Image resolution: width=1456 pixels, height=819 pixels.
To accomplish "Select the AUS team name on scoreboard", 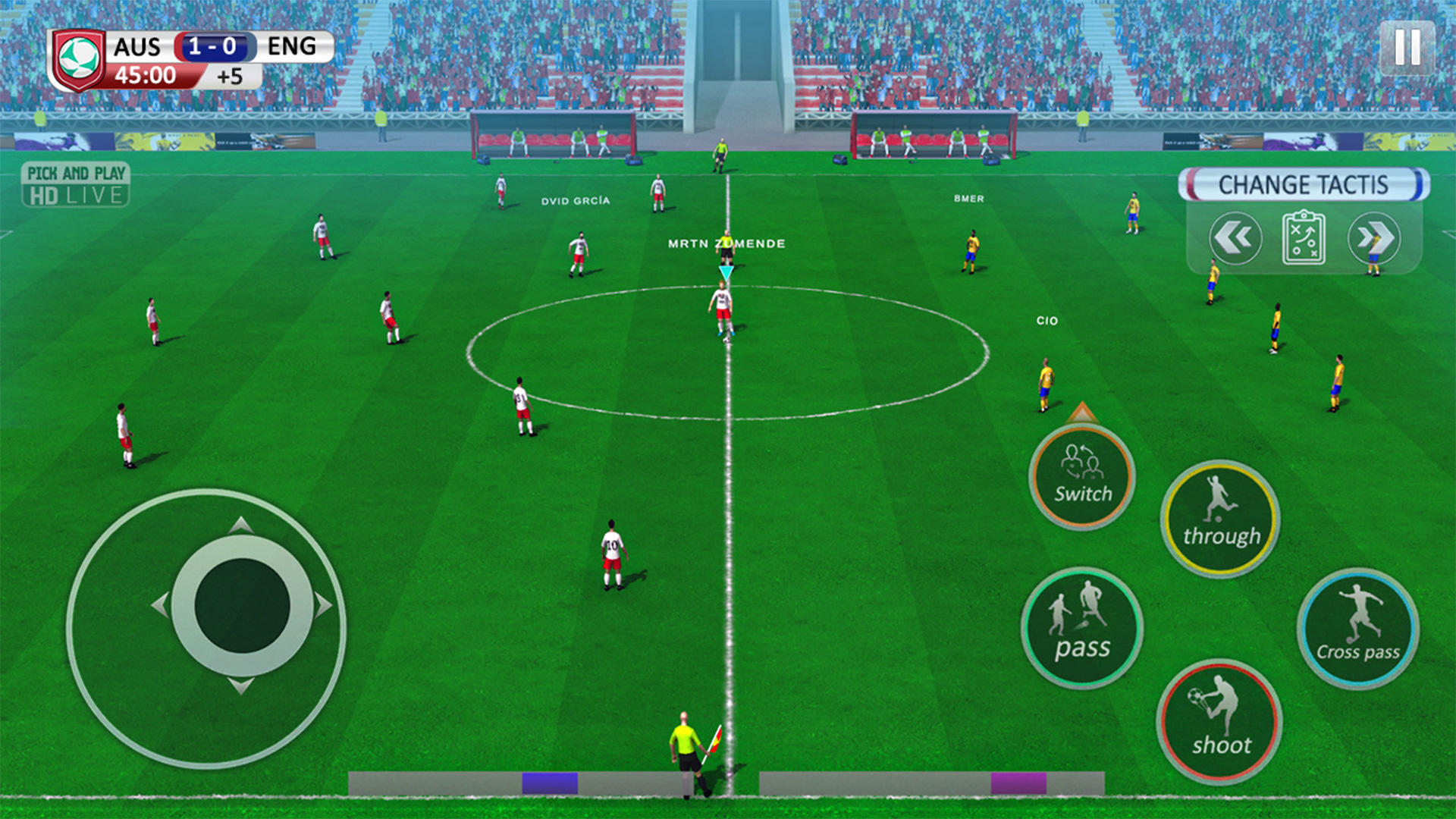I will 136,47.
